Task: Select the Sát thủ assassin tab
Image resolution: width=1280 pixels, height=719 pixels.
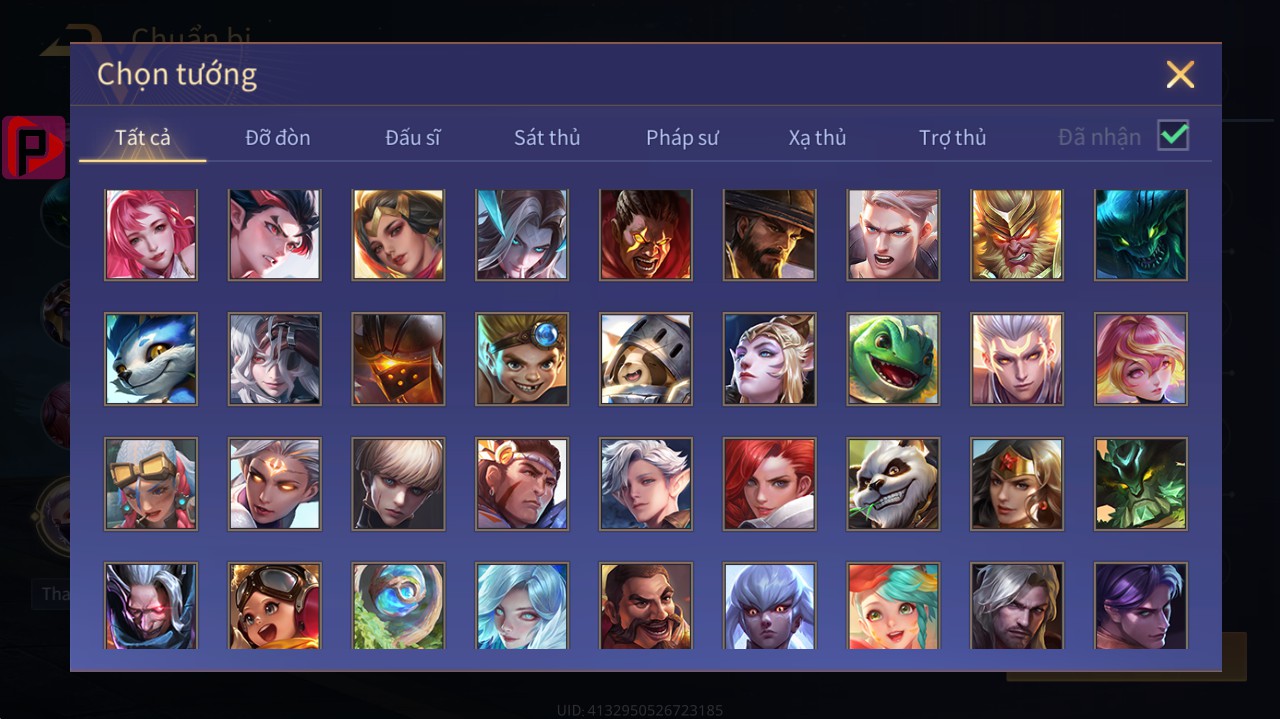Action: tap(547, 137)
